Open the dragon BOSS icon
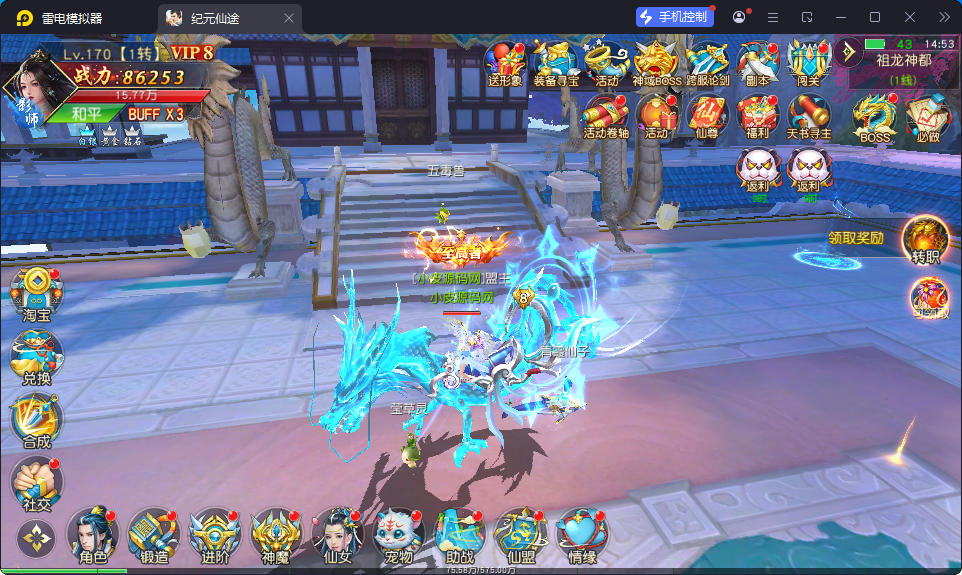This screenshot has height=575, width=962. (876, 119)
